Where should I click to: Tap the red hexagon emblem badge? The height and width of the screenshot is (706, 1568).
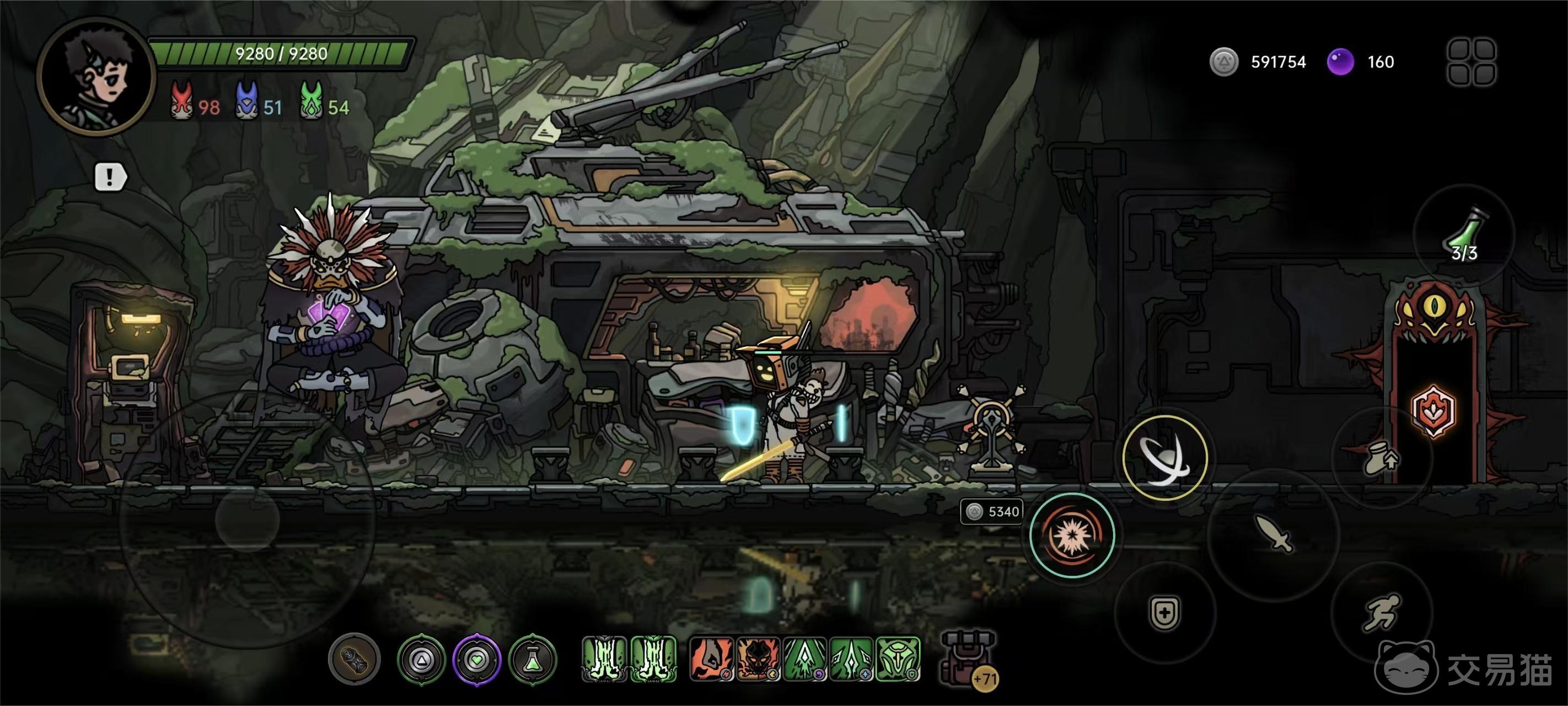[1433, 412]
